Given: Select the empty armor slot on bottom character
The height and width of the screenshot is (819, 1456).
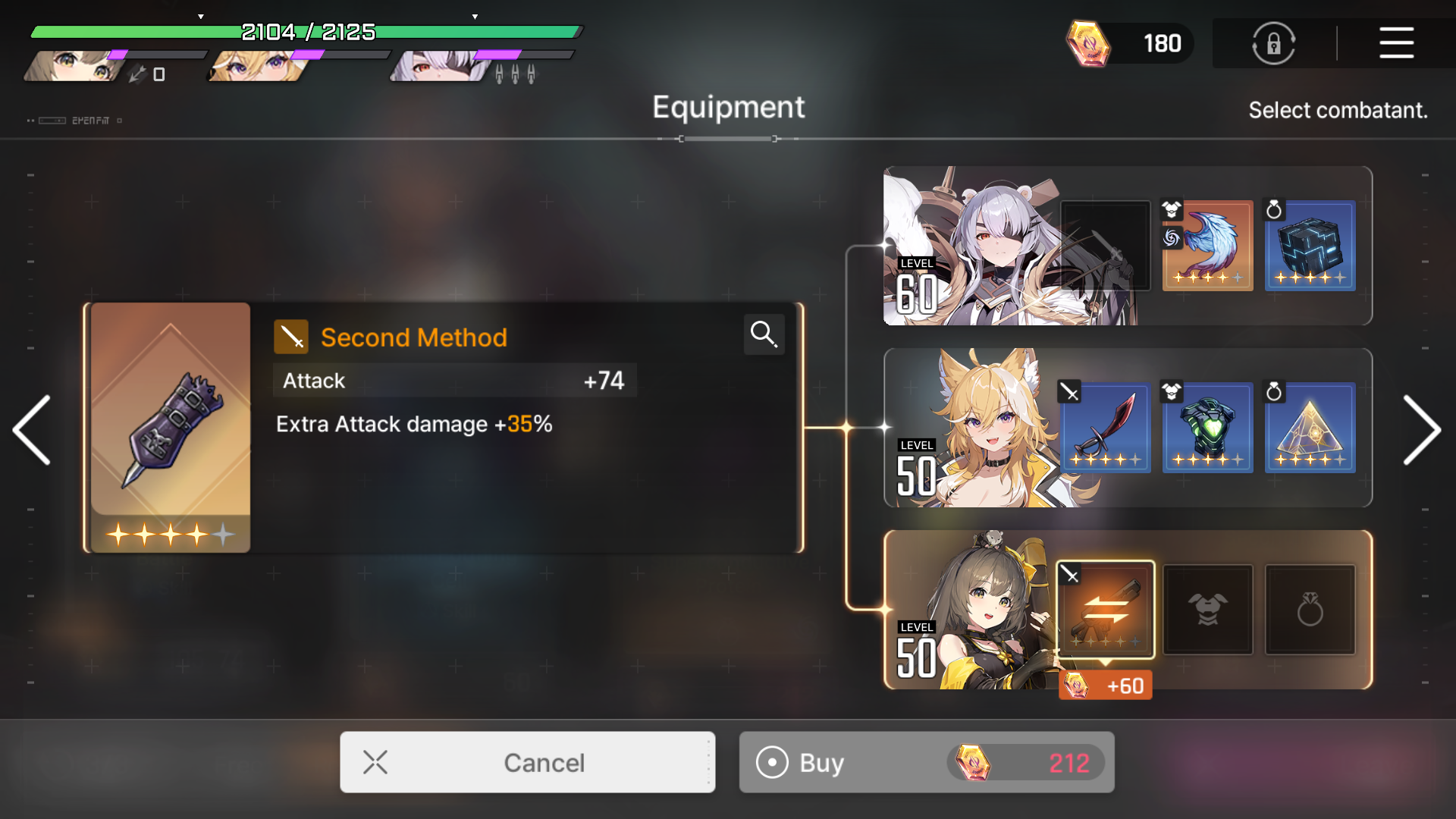Looking at the screenshot, I should click(x=1208, y=610).
